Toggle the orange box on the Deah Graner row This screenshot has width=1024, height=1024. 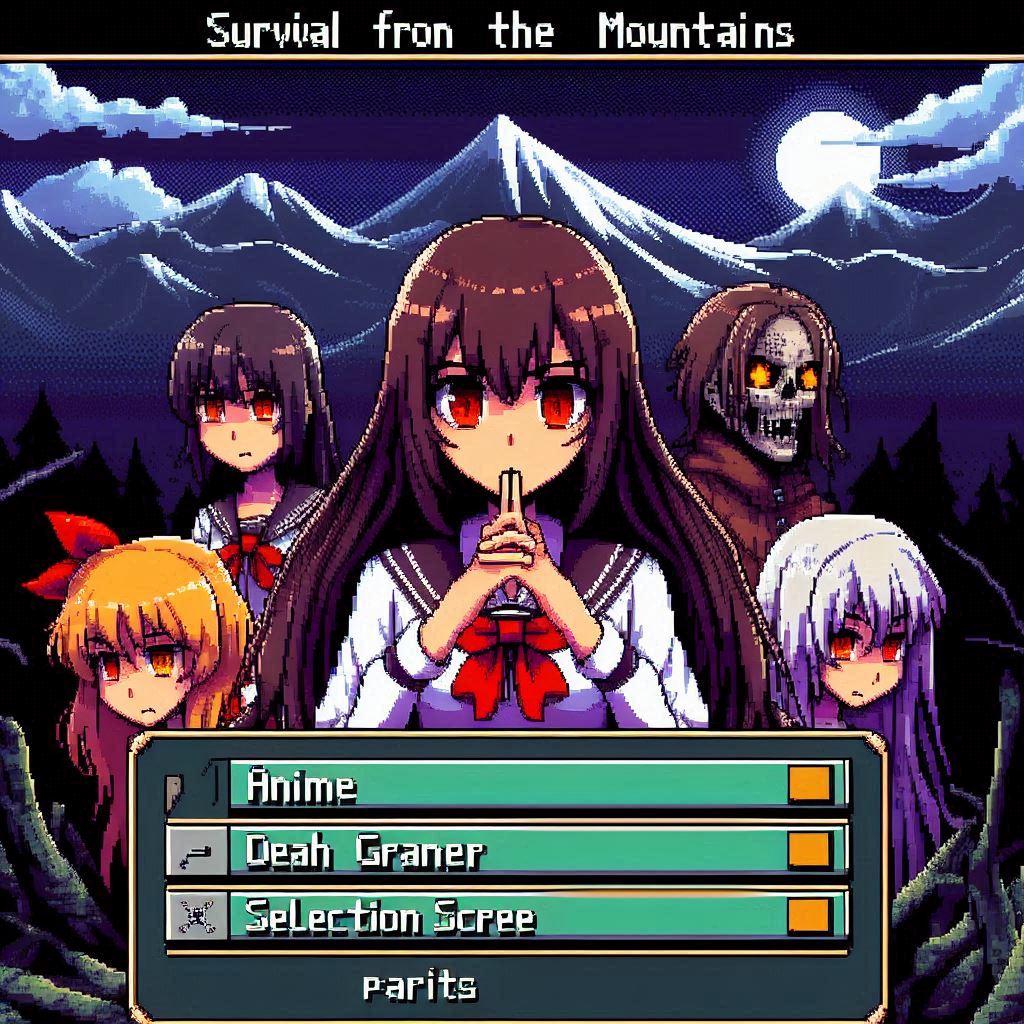tap(809, 850)
